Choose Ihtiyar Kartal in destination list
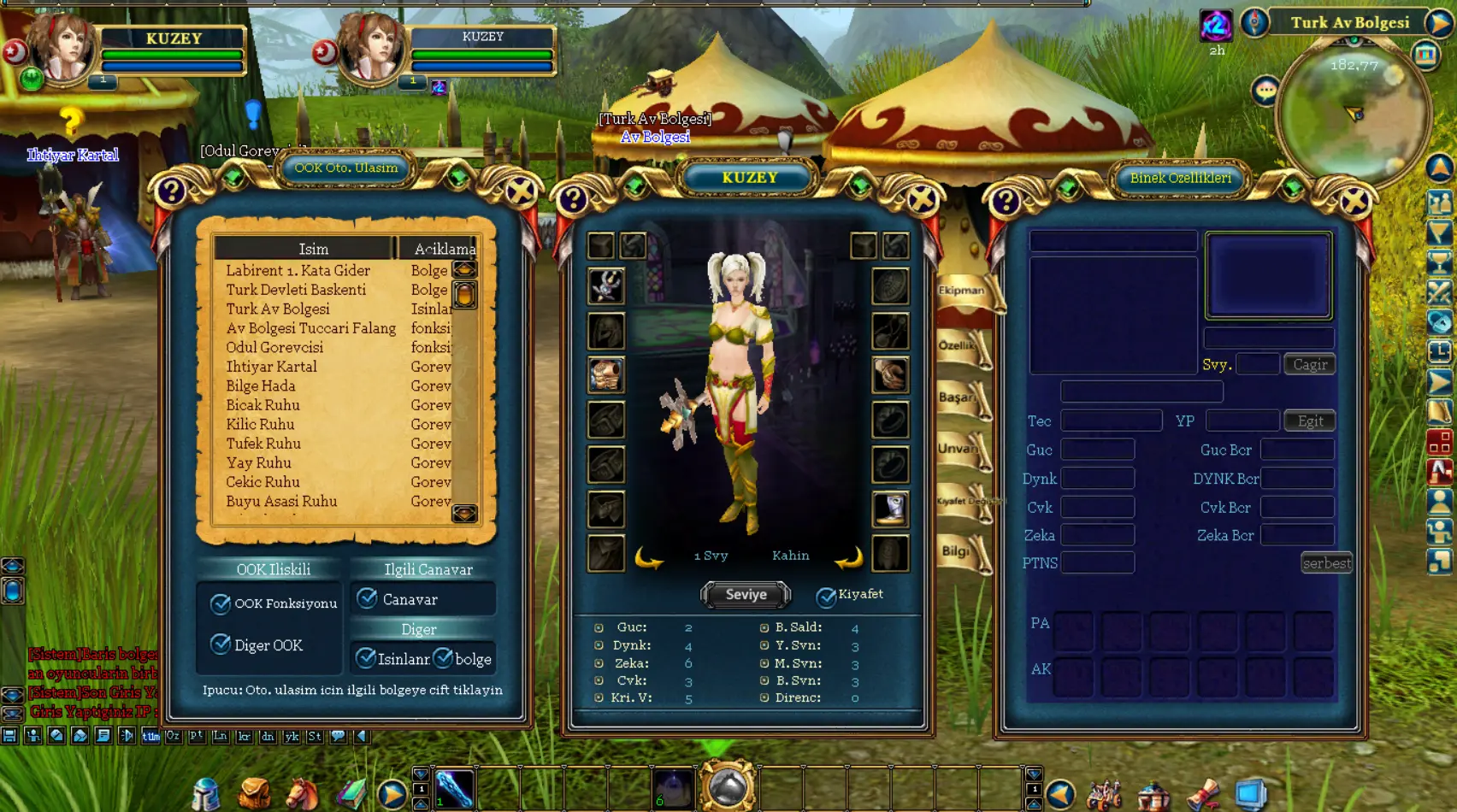The height and width of the screenshot is (812, 1457). 271,367
